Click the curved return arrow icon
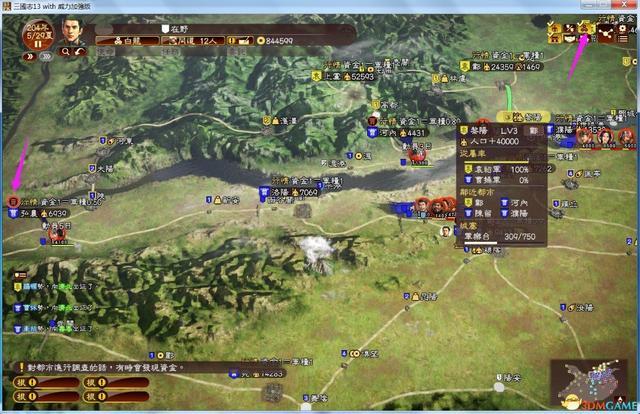640x414 pixels. [x=79, y=52]
